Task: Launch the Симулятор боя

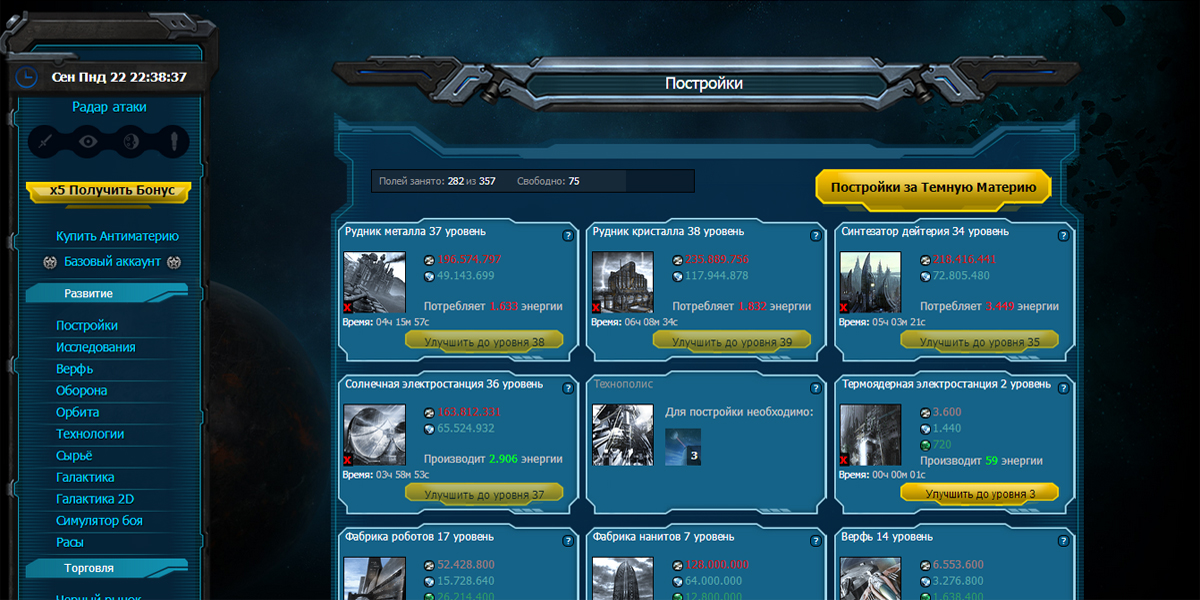Action: (99, 521)
